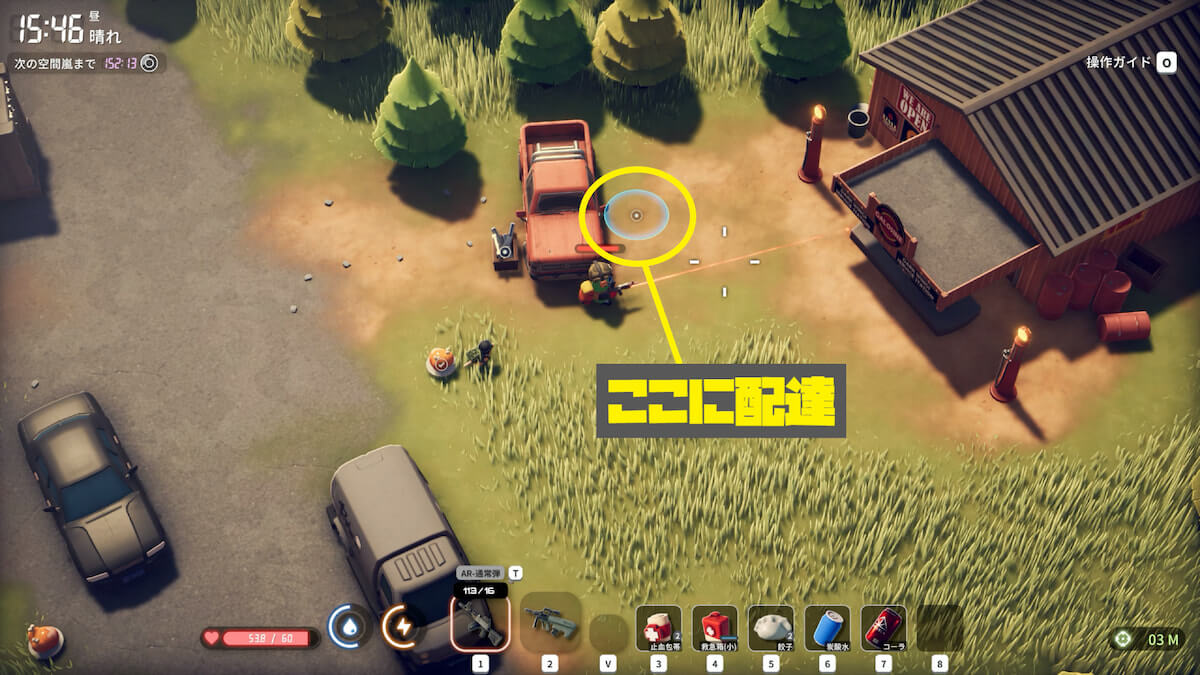Viewport: 1200px width, 675px height.
Task: Use the 止血包帯 bandage item
Action: (x=658, y=627)
